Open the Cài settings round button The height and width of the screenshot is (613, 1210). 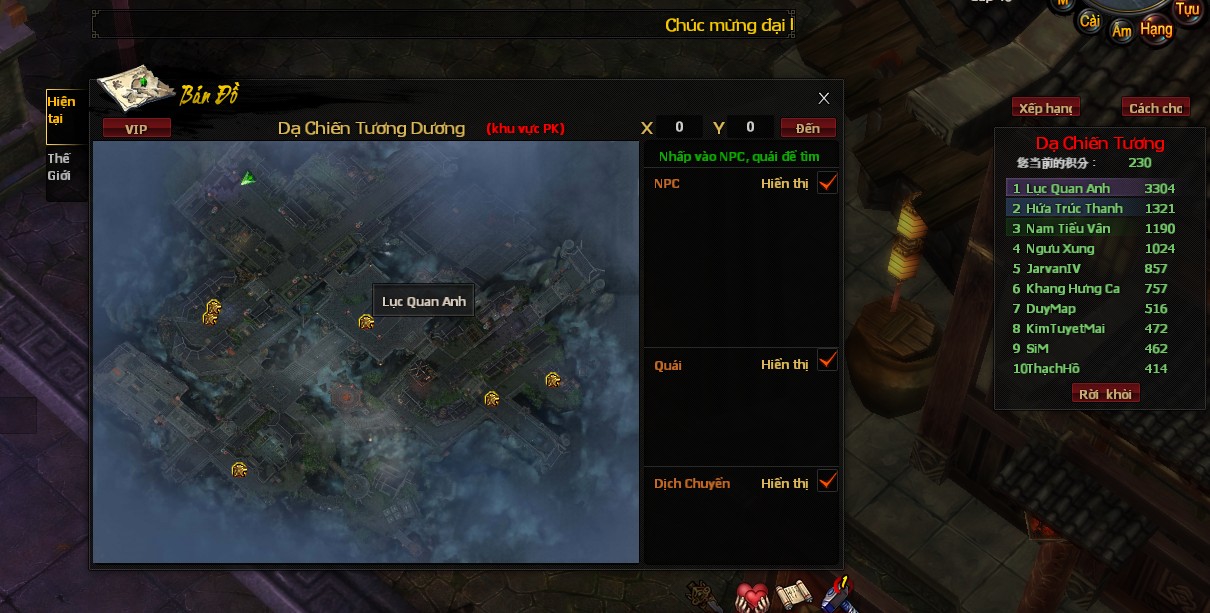pyautogui.click(x=1090, y=21)
